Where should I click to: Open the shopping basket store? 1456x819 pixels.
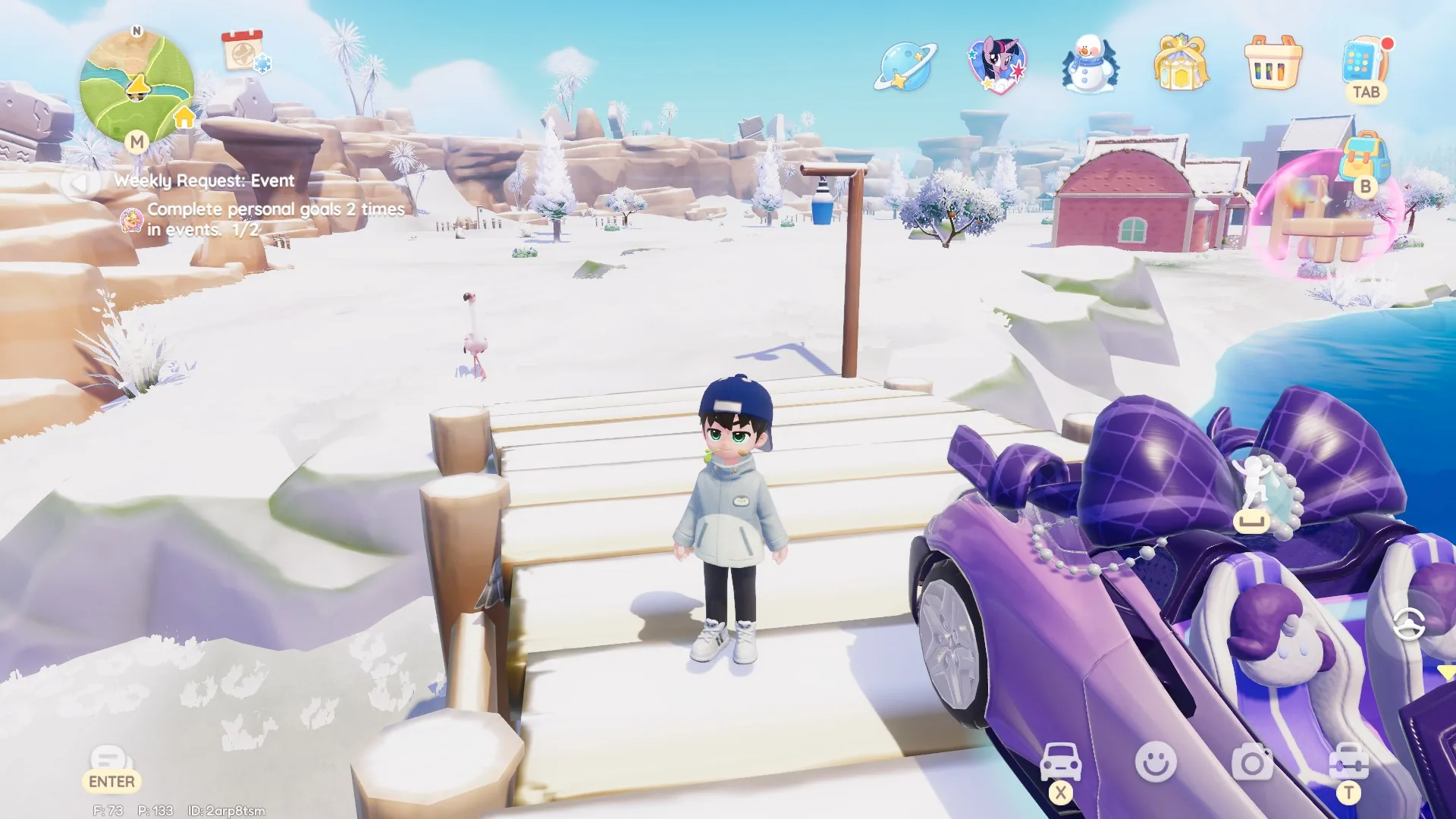click(x=1273, y=63)
